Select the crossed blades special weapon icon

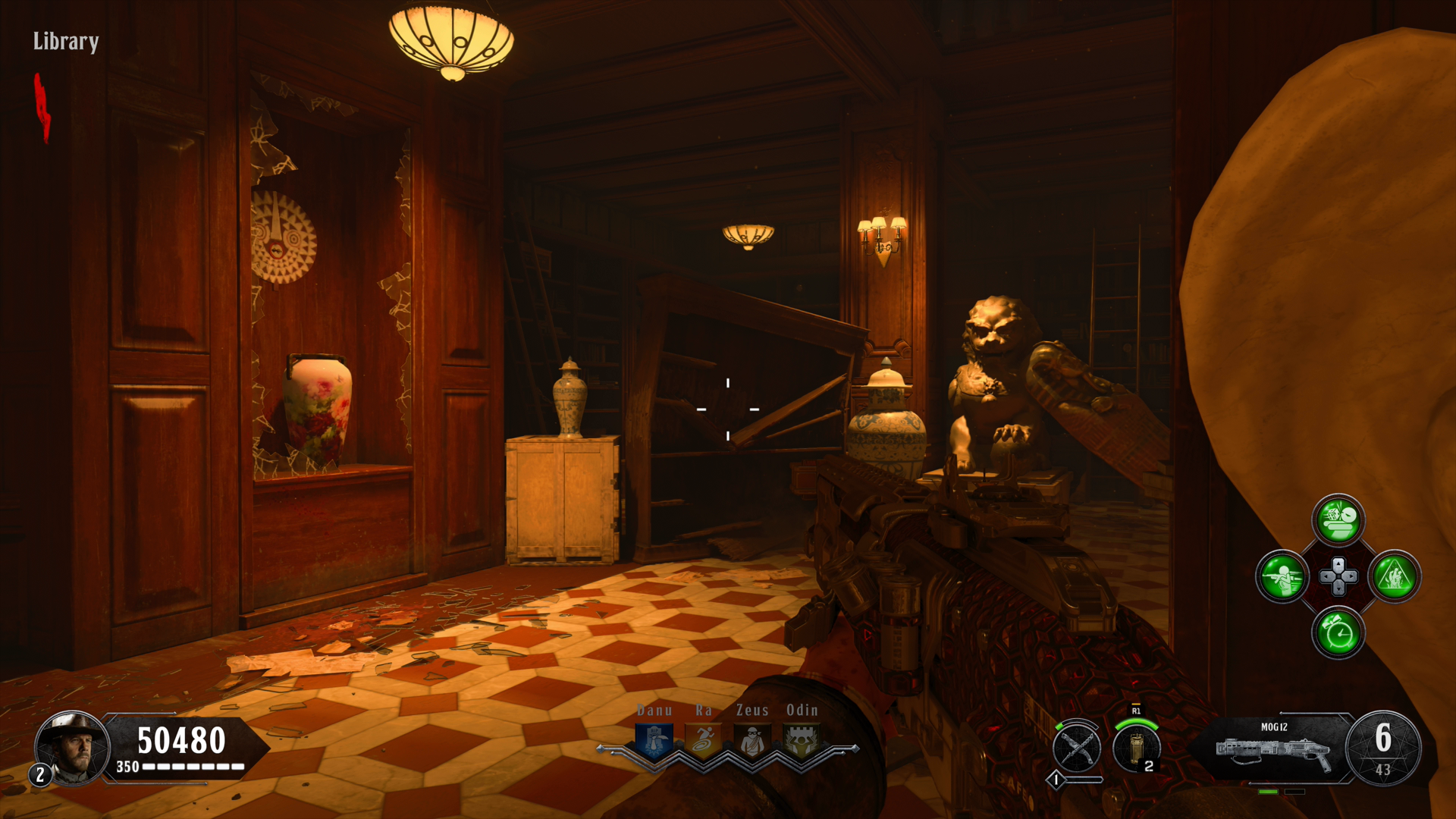click(x=1077, y=748)
